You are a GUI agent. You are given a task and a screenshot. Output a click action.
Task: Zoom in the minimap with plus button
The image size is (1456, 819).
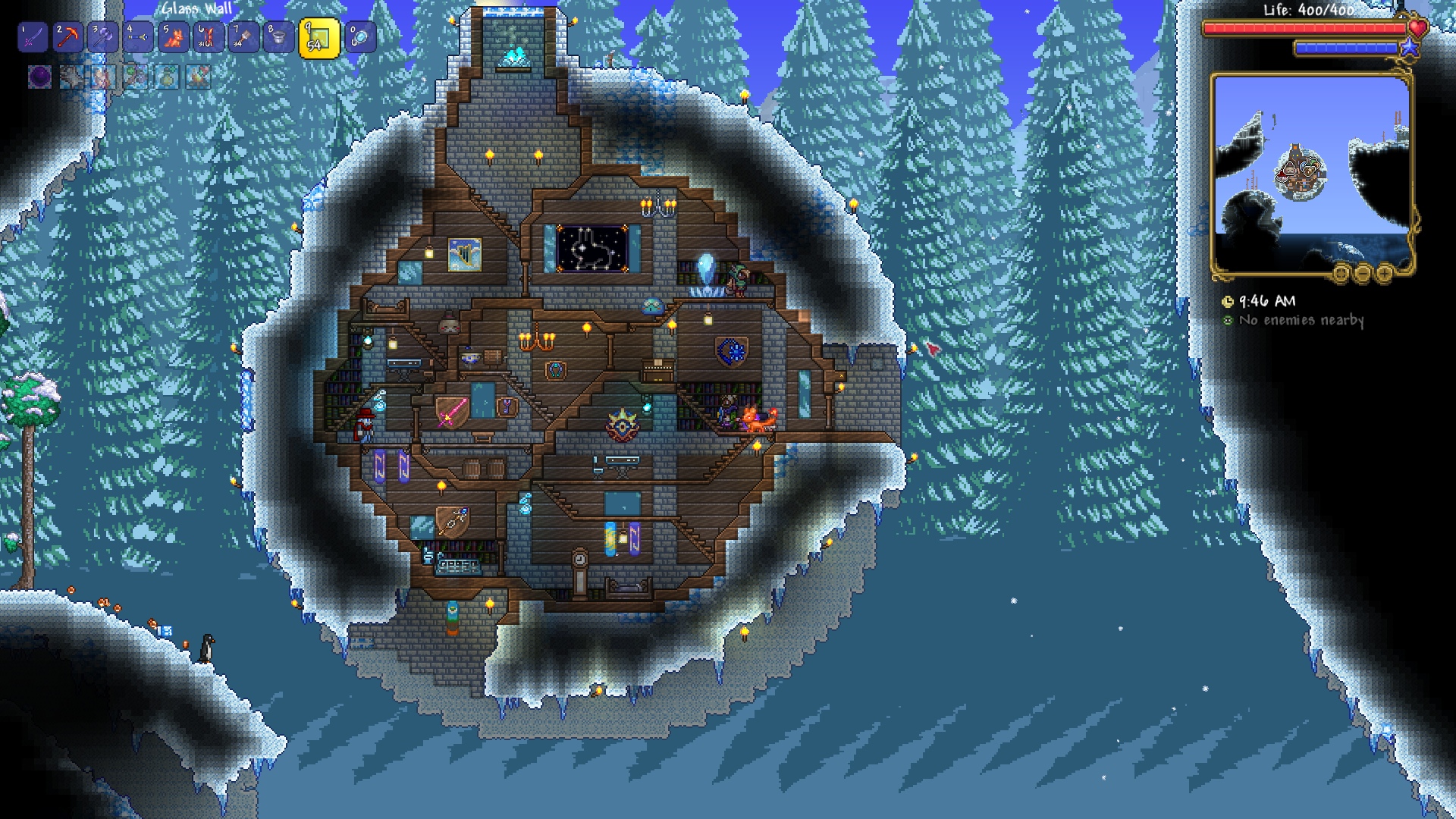(1384, 273)
